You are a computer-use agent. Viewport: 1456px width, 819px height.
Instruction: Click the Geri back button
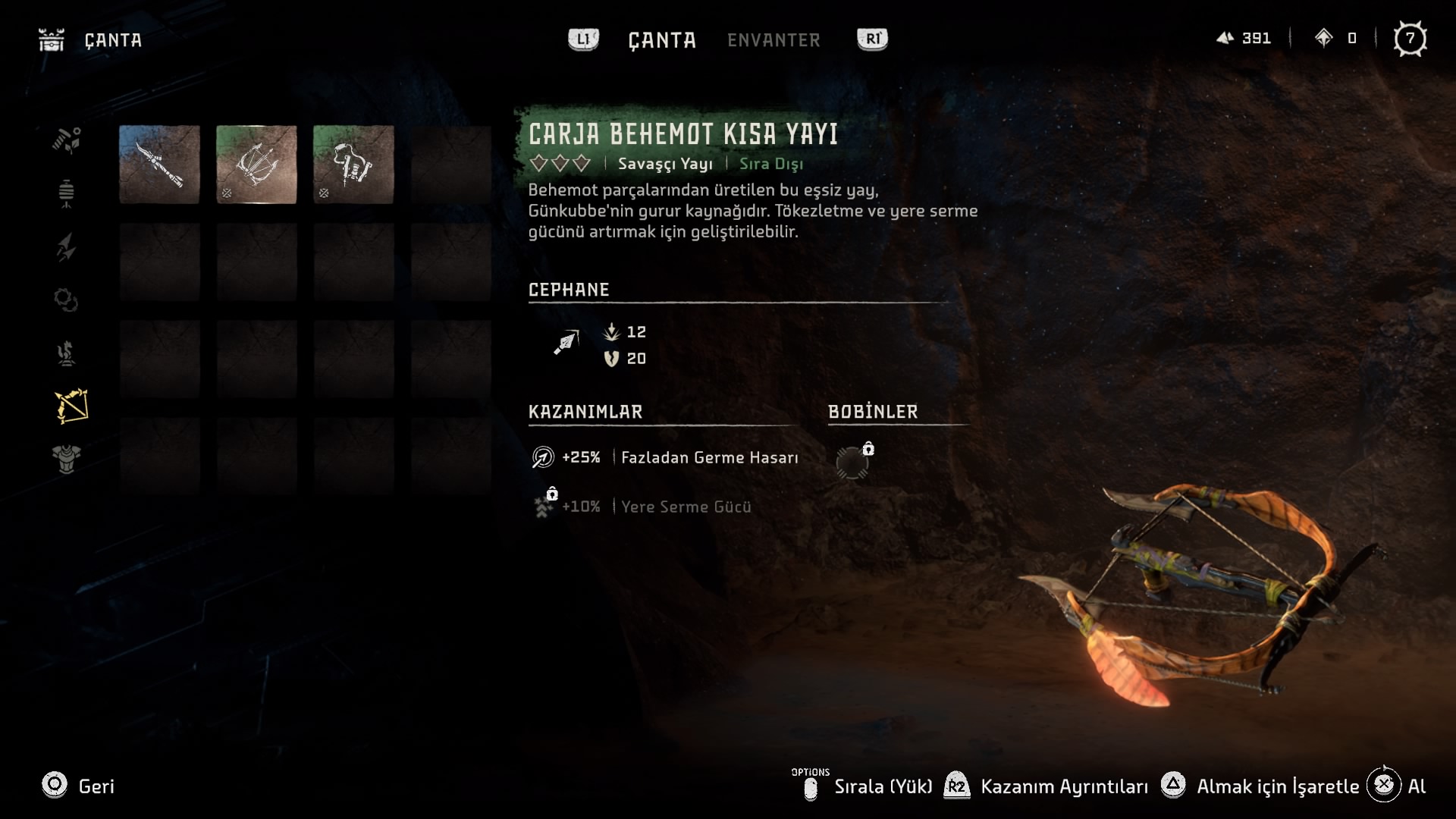(x=78, y=786)
